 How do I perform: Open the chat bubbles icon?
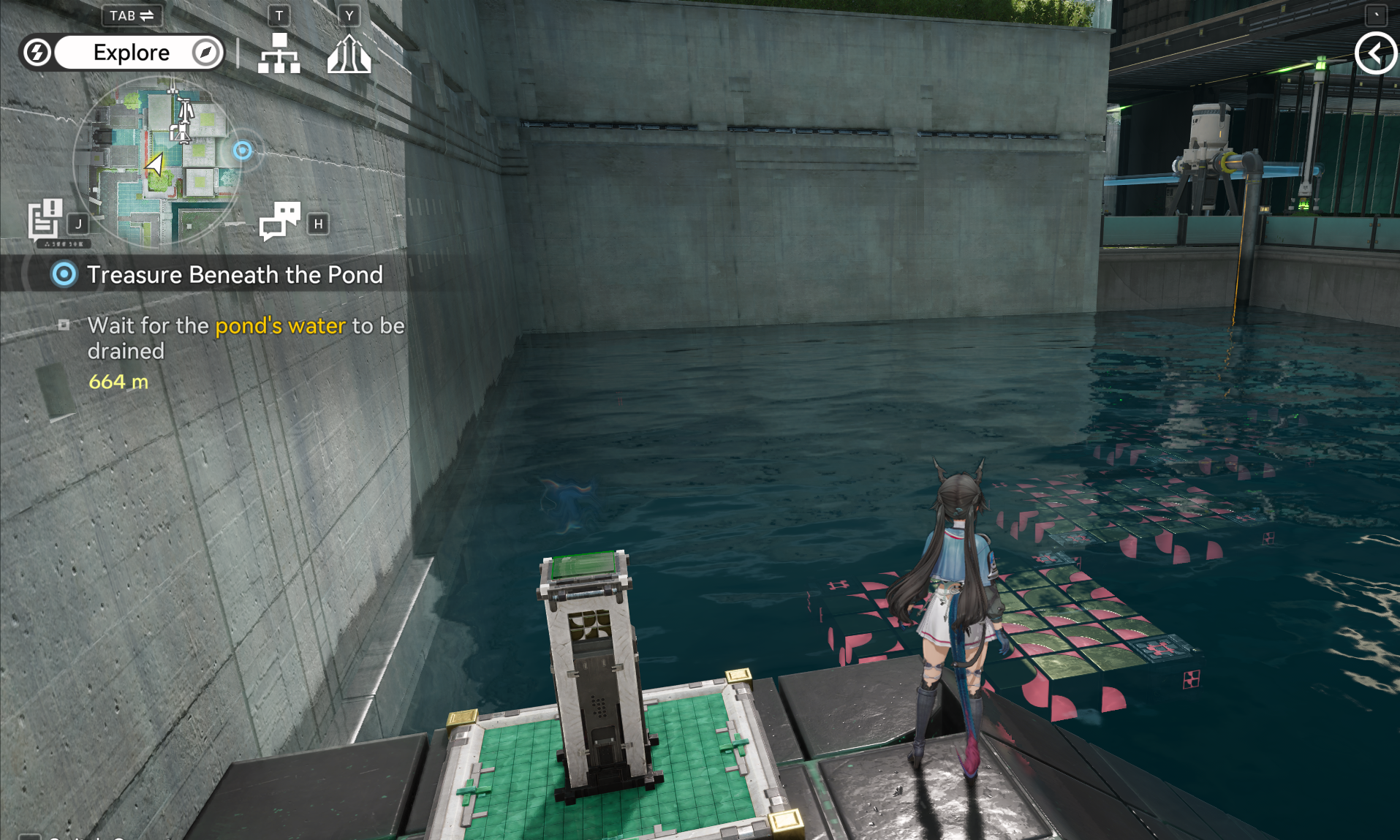click(x=279, y=221)
